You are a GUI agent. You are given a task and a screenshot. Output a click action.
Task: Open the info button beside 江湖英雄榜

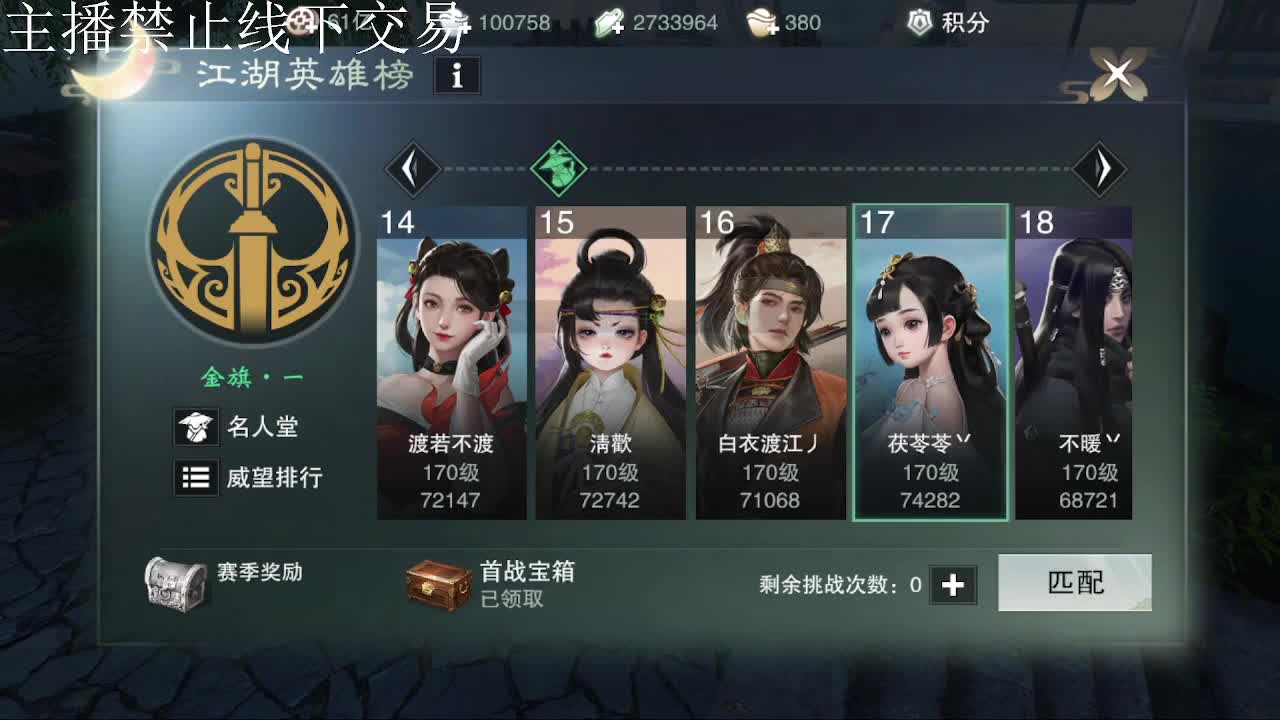[x=457, y=76]
